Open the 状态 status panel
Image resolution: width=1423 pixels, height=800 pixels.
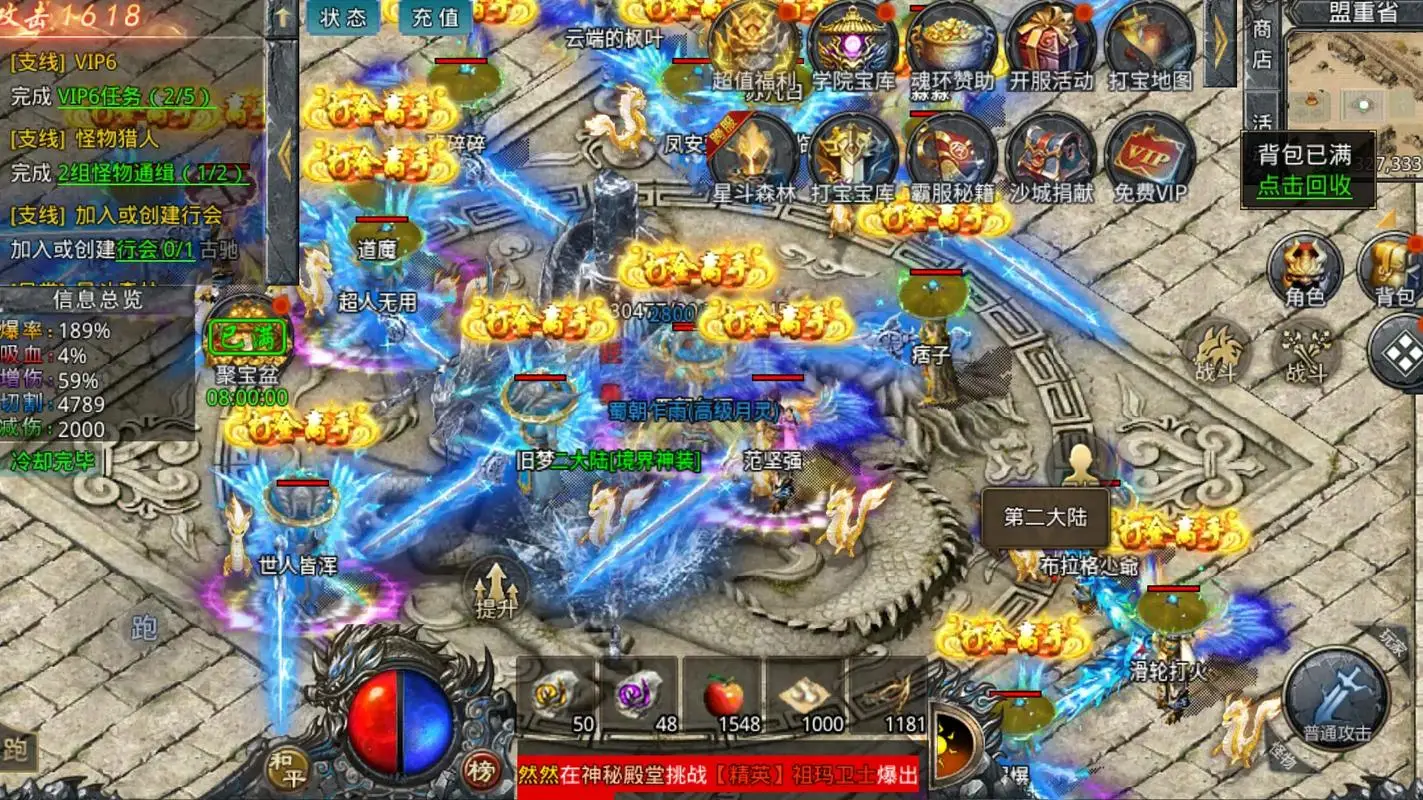(x=344, y=17)
